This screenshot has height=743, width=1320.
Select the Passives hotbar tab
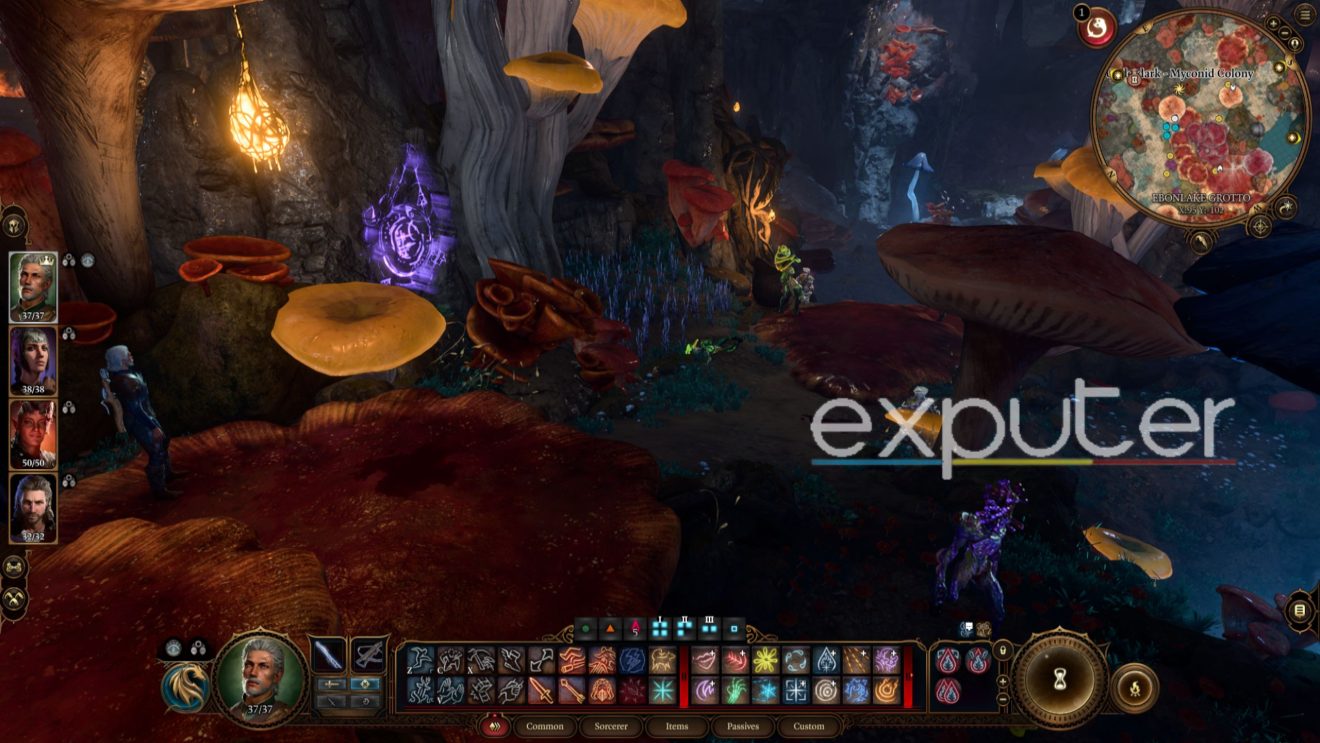tap(742, 726)
